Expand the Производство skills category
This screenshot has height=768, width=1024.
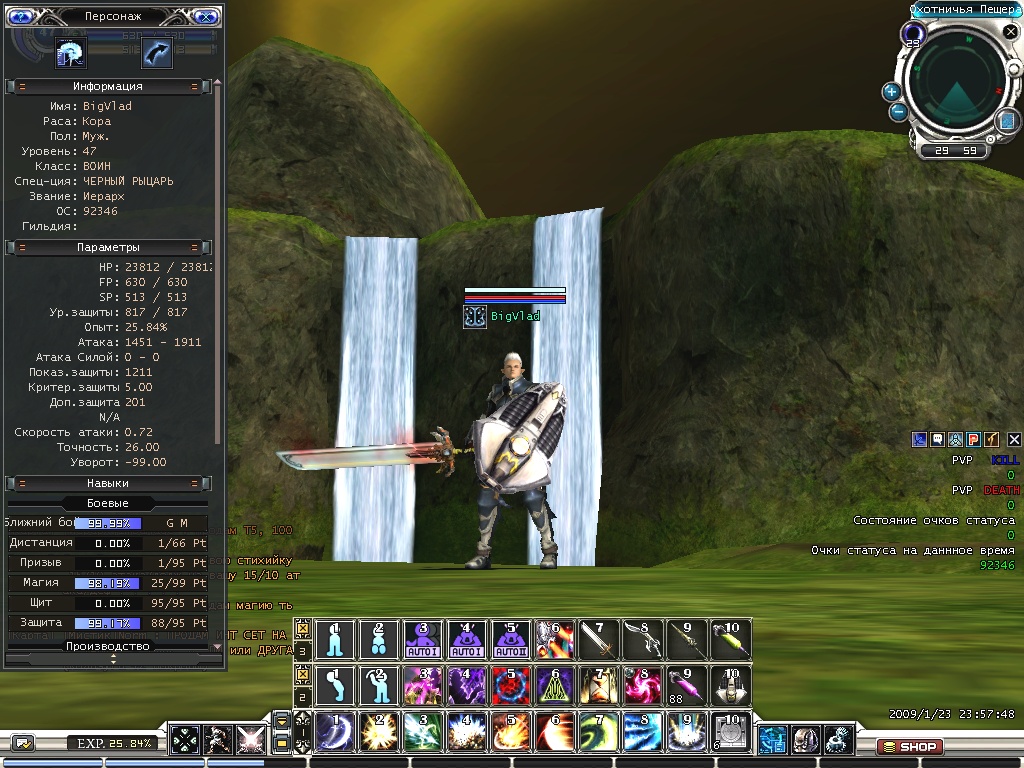(107, 646)
